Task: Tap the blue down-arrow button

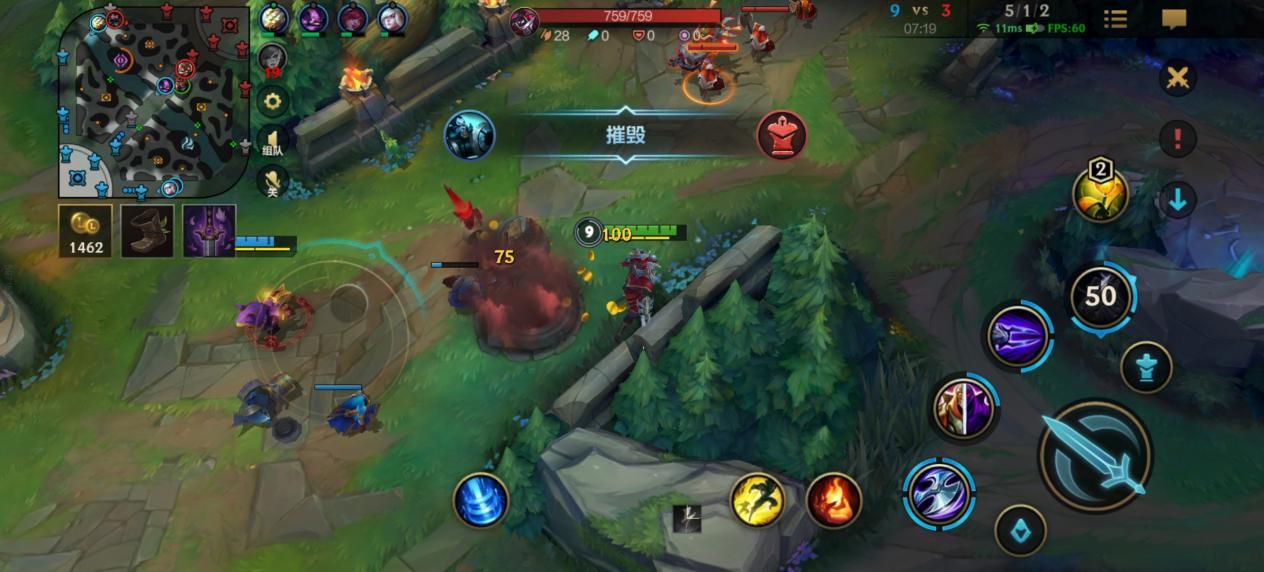Action: pyautogui.click(x=1177, y=200)
